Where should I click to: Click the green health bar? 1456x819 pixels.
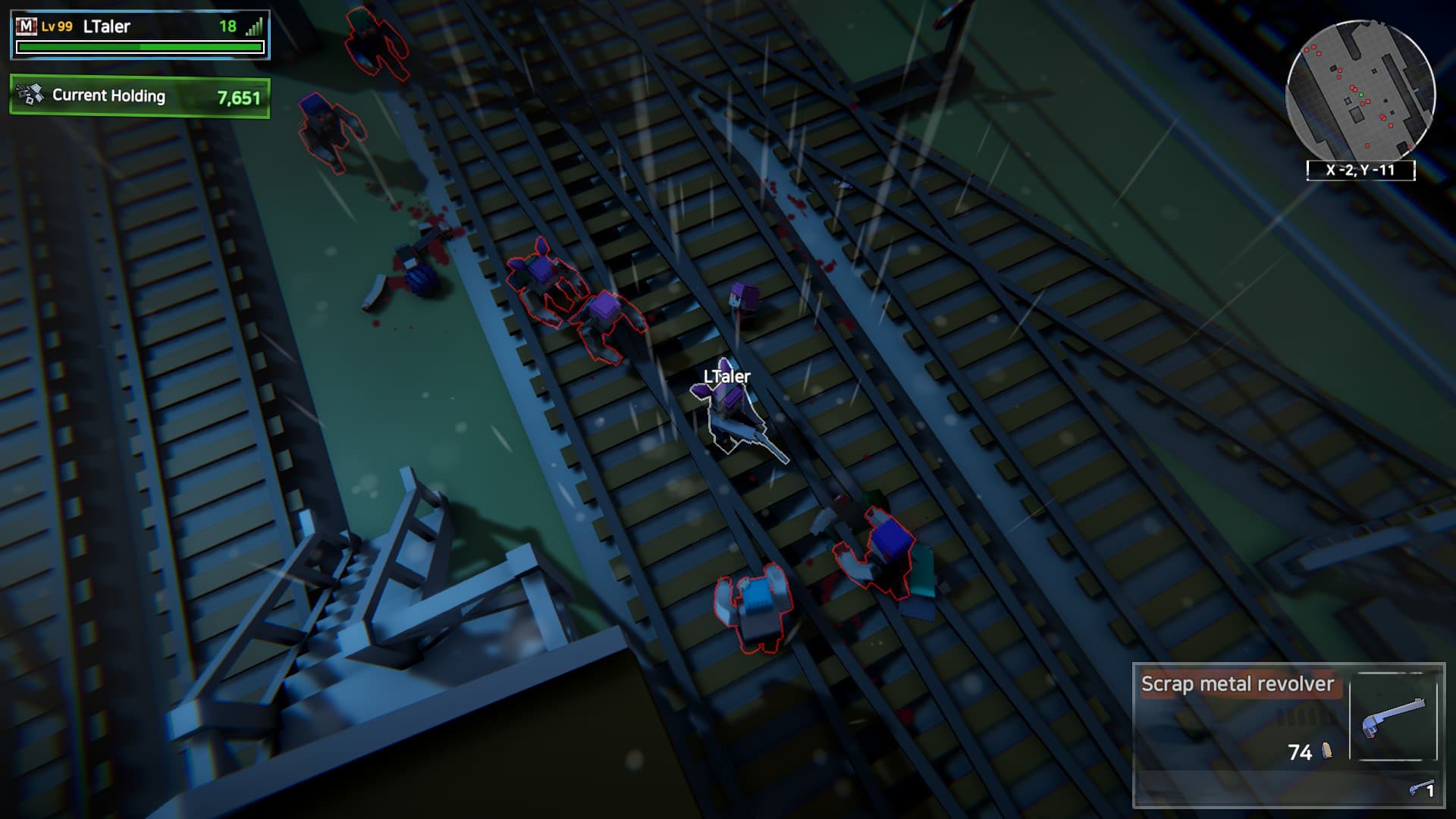[139, 45]
